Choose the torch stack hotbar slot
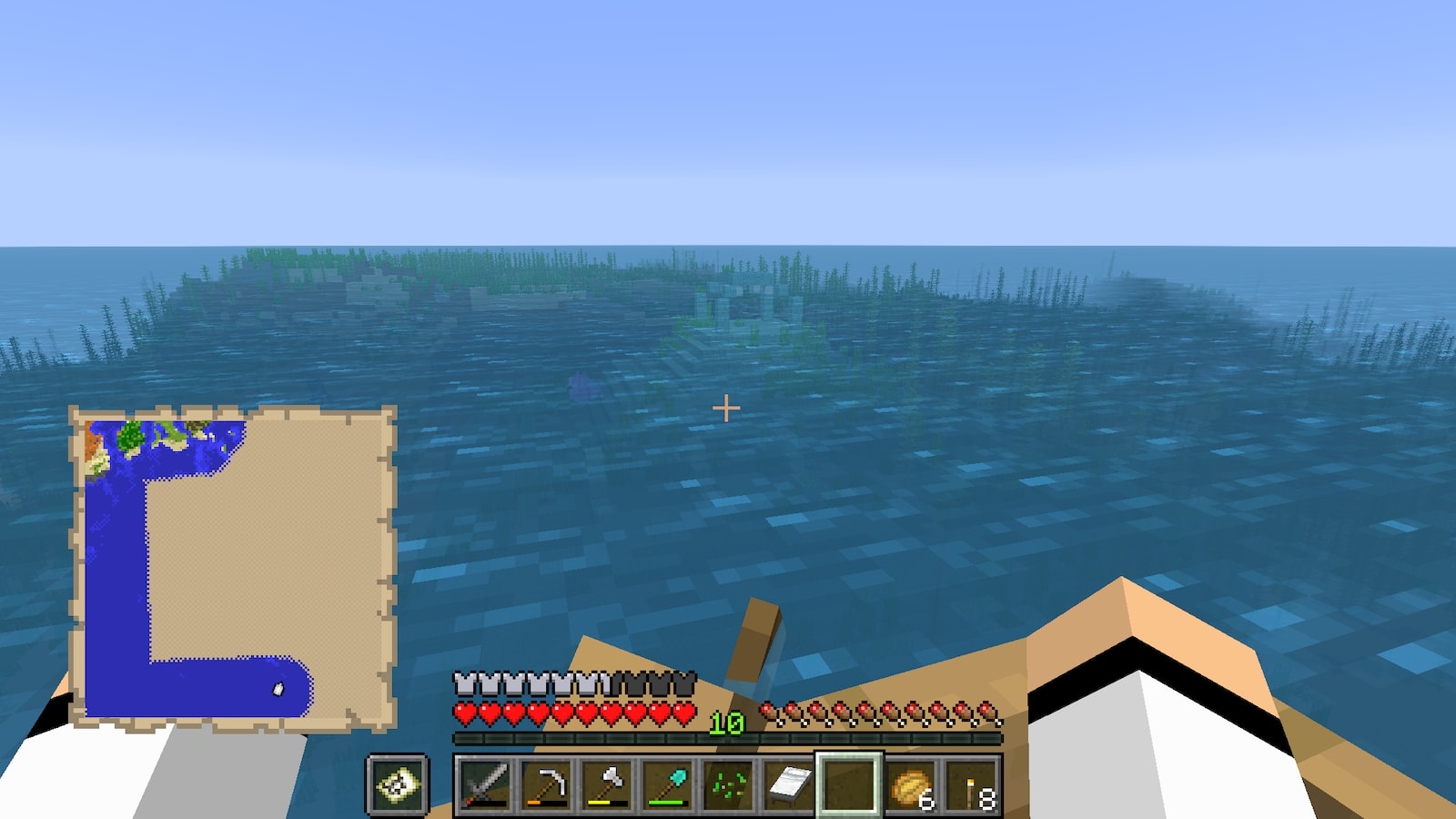The width and height of the screenshot is (1456, 819). click(971, 784)
